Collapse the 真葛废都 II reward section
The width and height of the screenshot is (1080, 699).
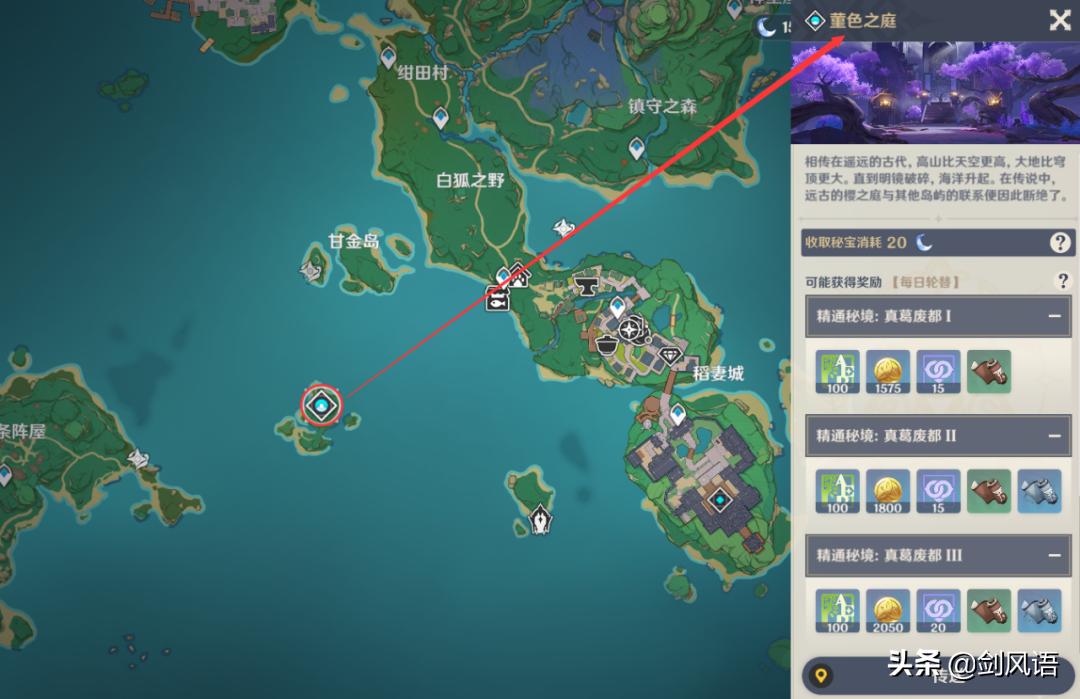pyautogui.click(x=1054, y=436)
